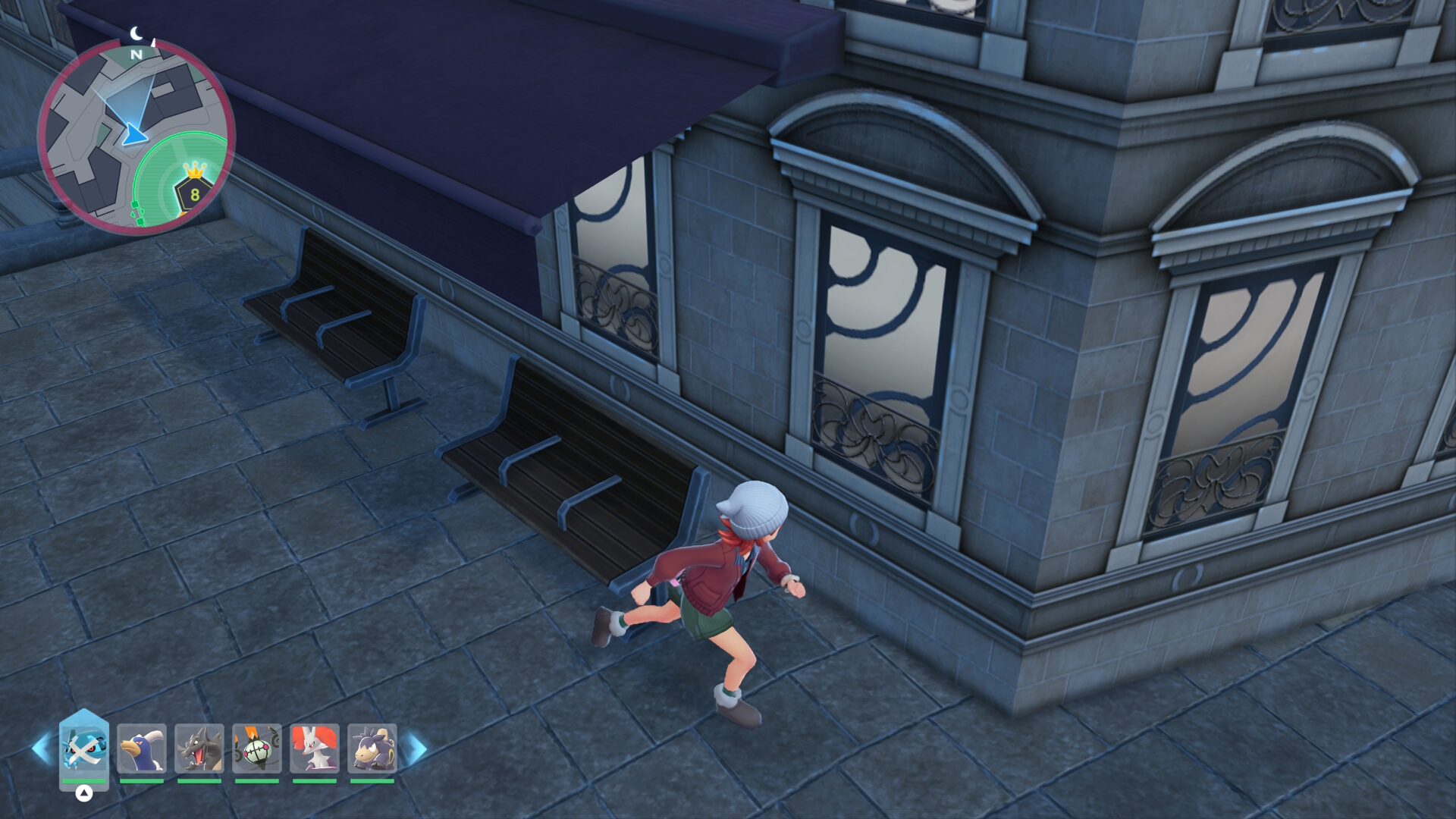Choose the Drampa party slot
Screen dimensions: 1456x819
coord(142,748)
